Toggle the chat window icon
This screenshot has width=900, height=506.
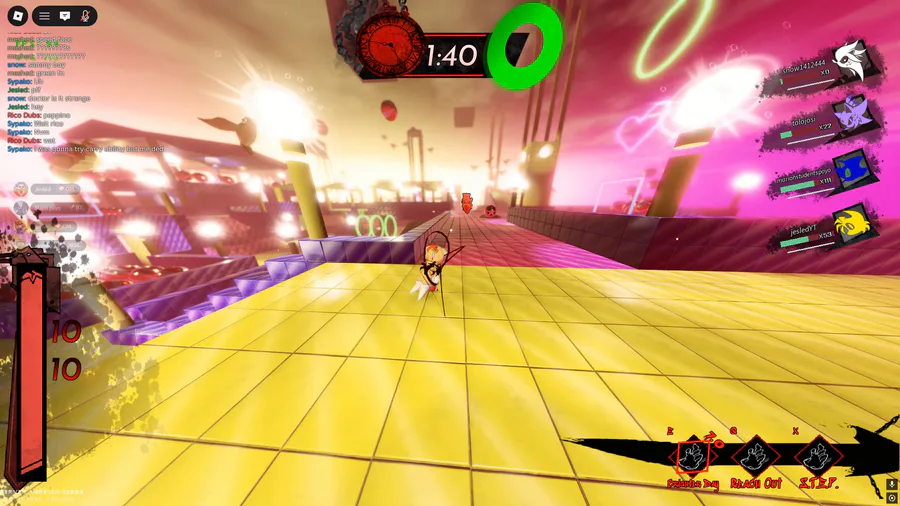click(x=64, y=16)
